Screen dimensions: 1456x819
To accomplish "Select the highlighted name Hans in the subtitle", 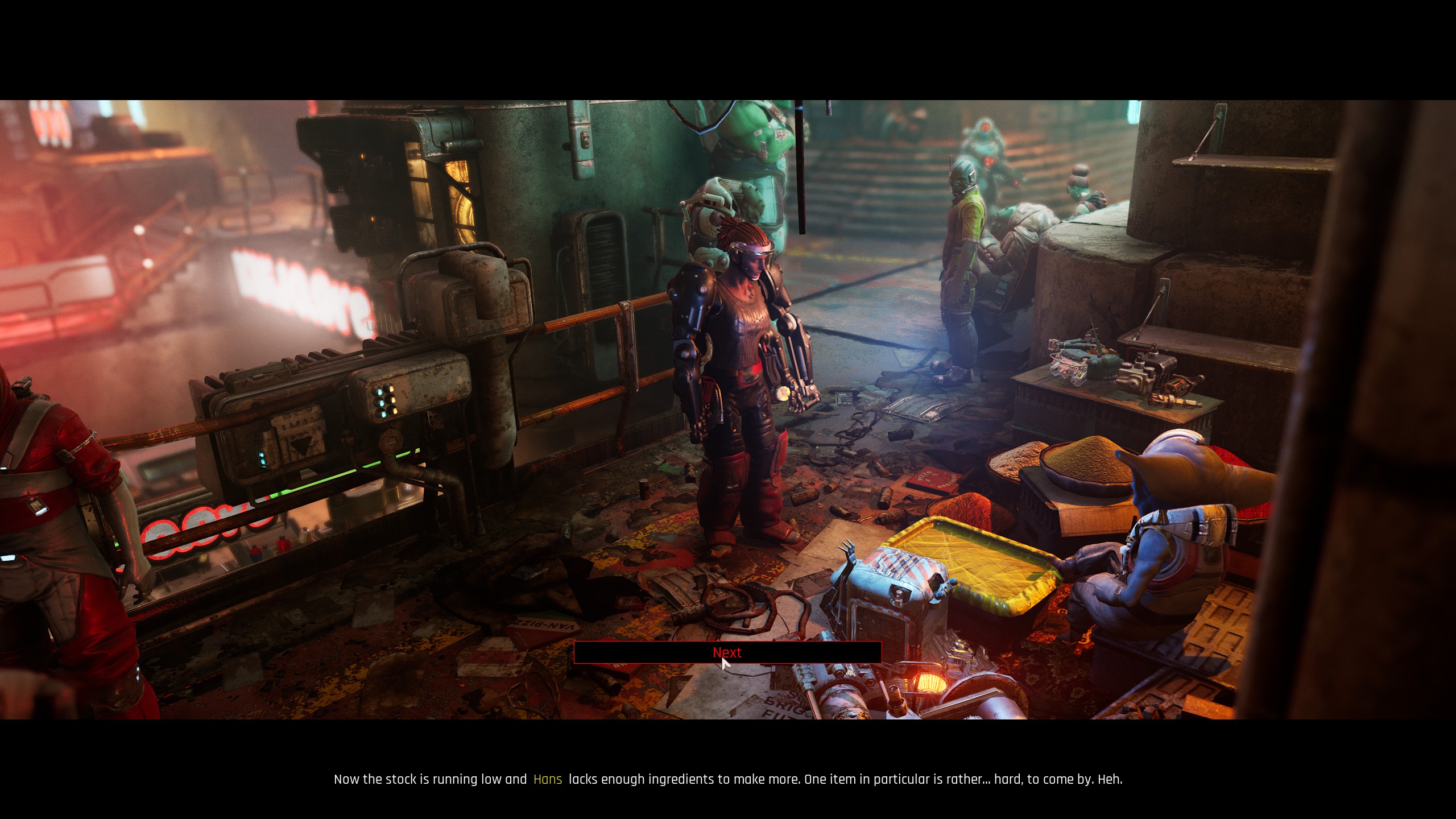I will pos(547,779).
